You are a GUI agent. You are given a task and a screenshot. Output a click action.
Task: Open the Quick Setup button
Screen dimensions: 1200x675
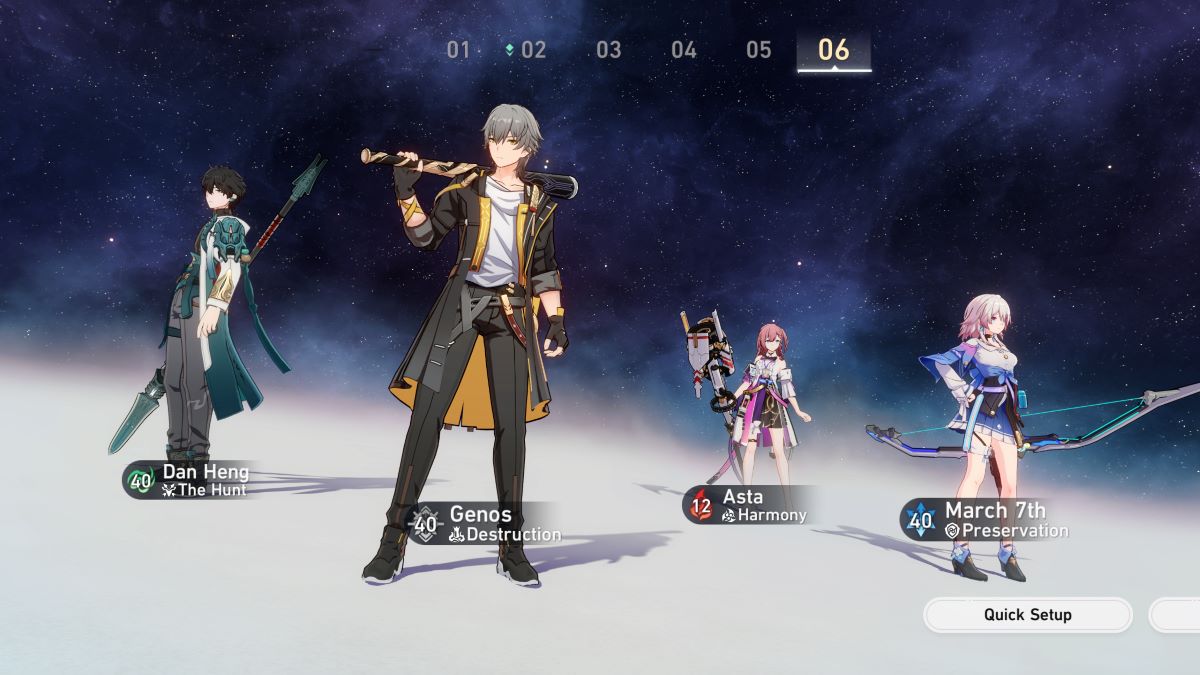[x=1027, y=615]
